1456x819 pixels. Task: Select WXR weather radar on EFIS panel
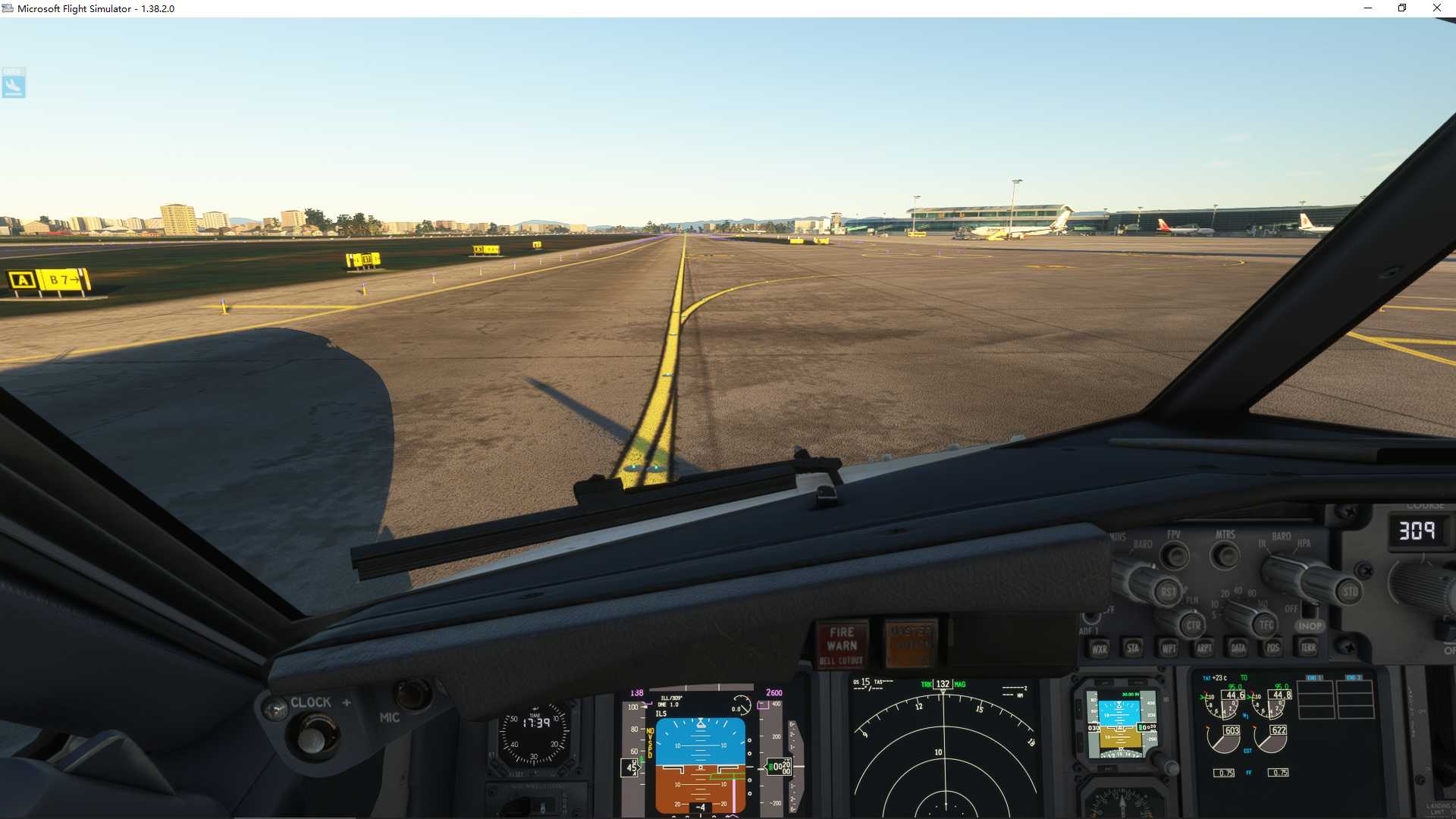point(1100,648)
